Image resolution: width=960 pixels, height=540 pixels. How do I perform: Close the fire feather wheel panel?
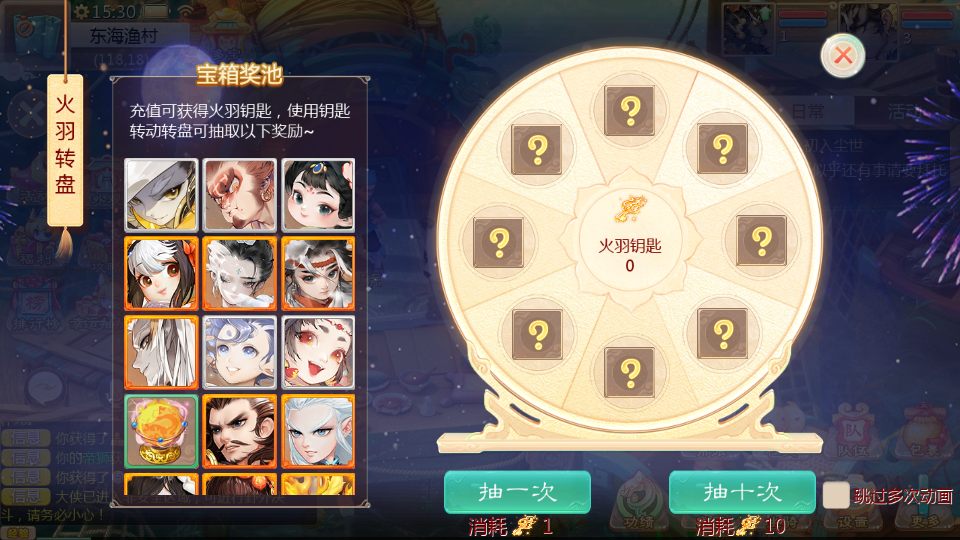[843, 55]
